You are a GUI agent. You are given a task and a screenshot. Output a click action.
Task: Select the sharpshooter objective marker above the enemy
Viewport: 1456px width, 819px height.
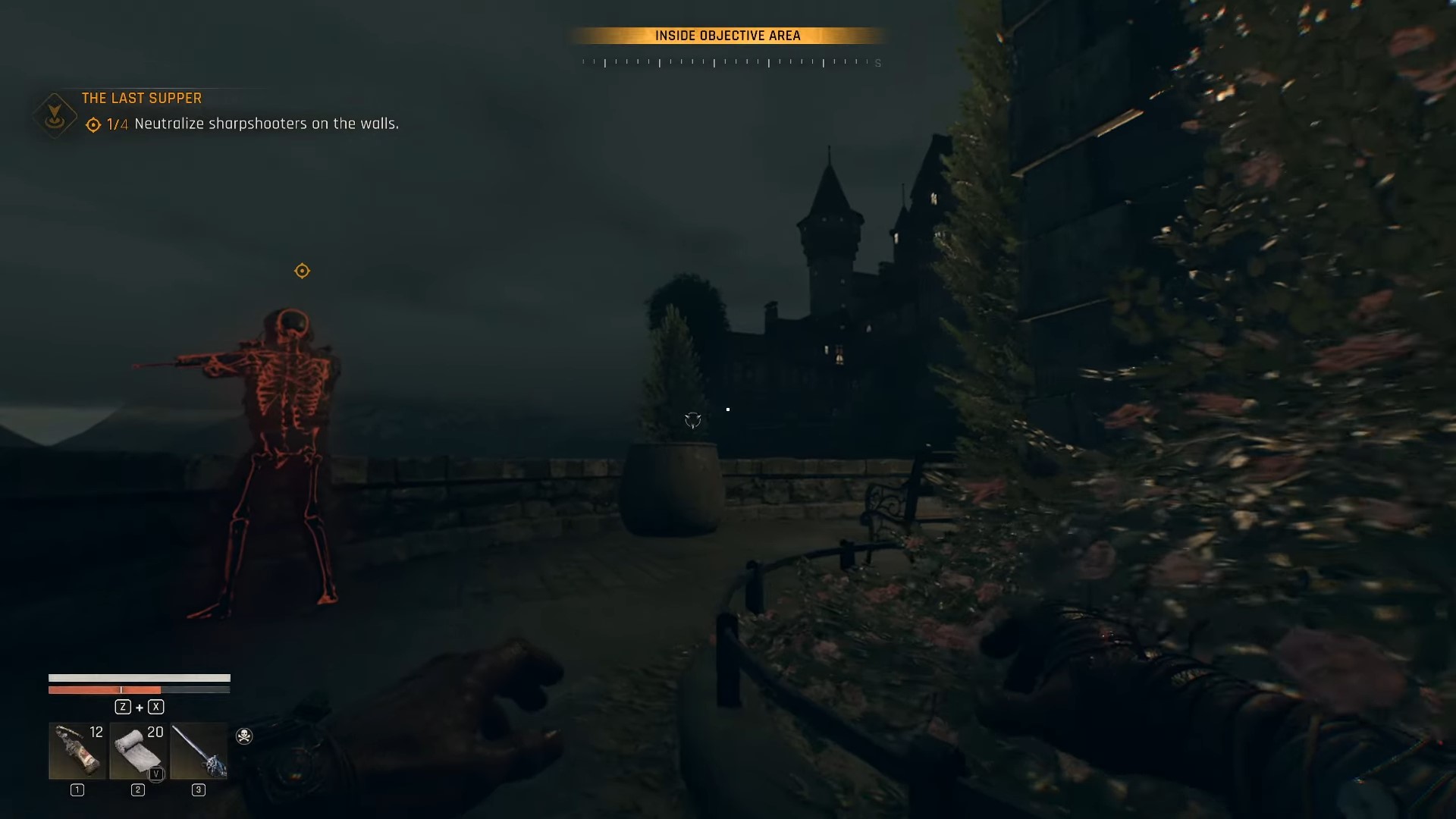click(x=302, y=271)
